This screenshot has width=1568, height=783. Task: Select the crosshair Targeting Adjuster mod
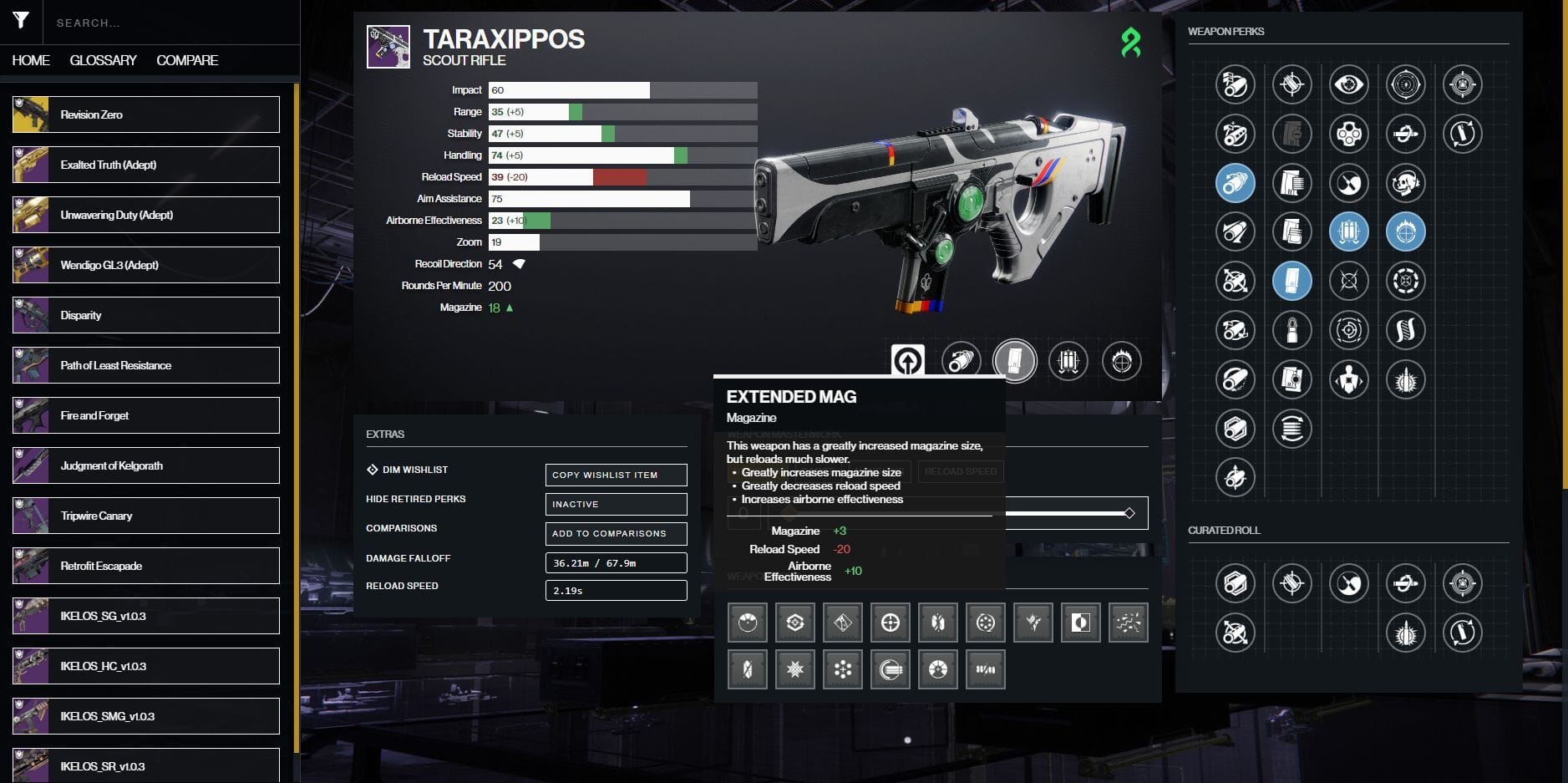pyautogui.click(x=890, y=623)
